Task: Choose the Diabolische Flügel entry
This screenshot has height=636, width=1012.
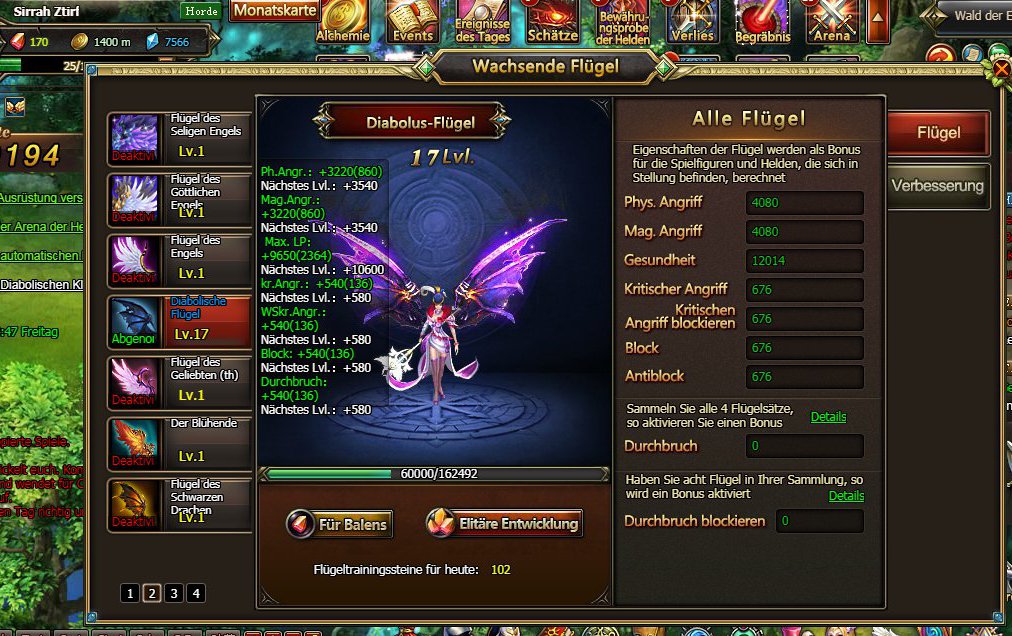Action: click(180, 322)
